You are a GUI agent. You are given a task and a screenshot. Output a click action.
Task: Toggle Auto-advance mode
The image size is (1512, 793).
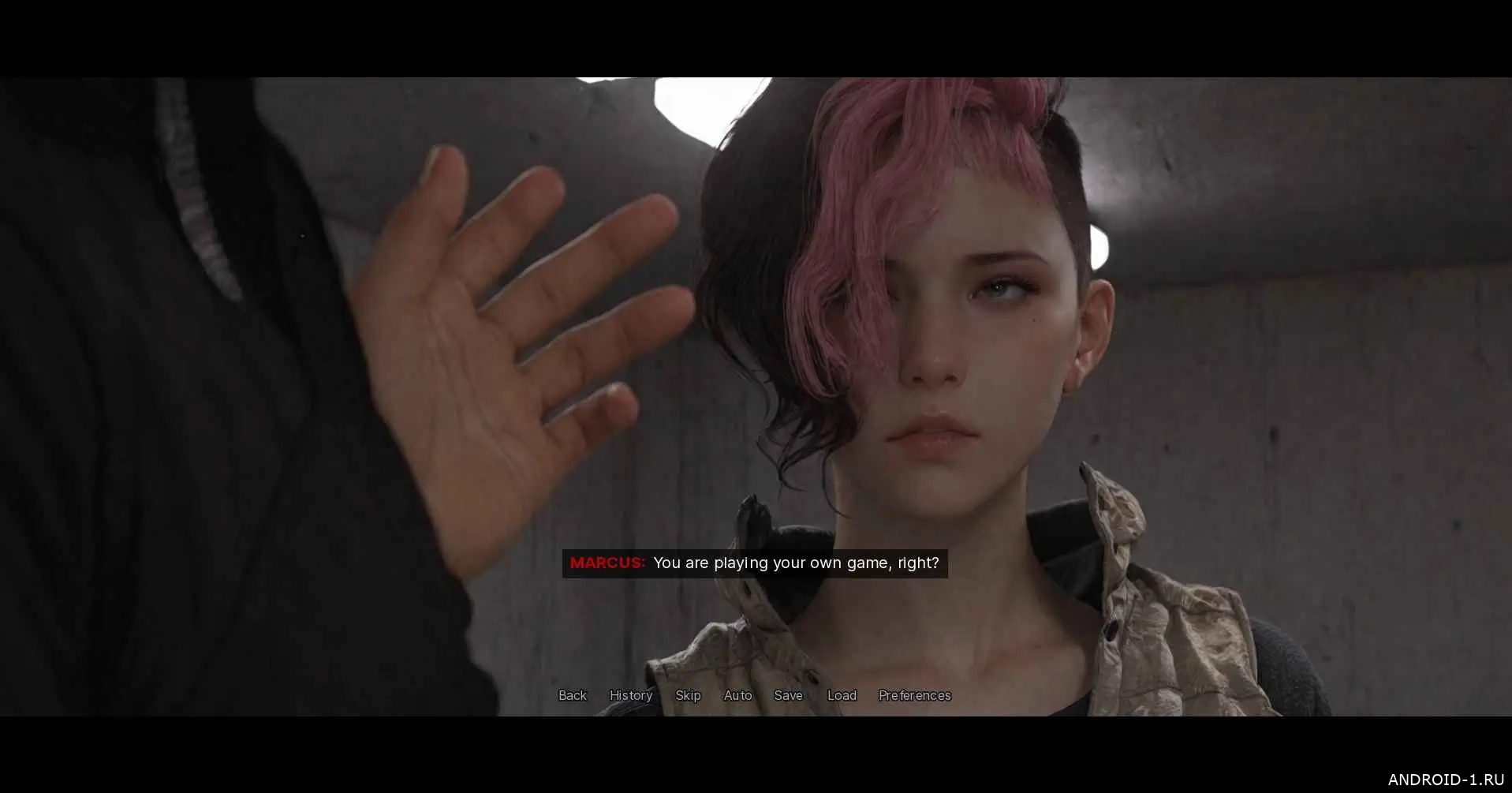tap(737, 695)
